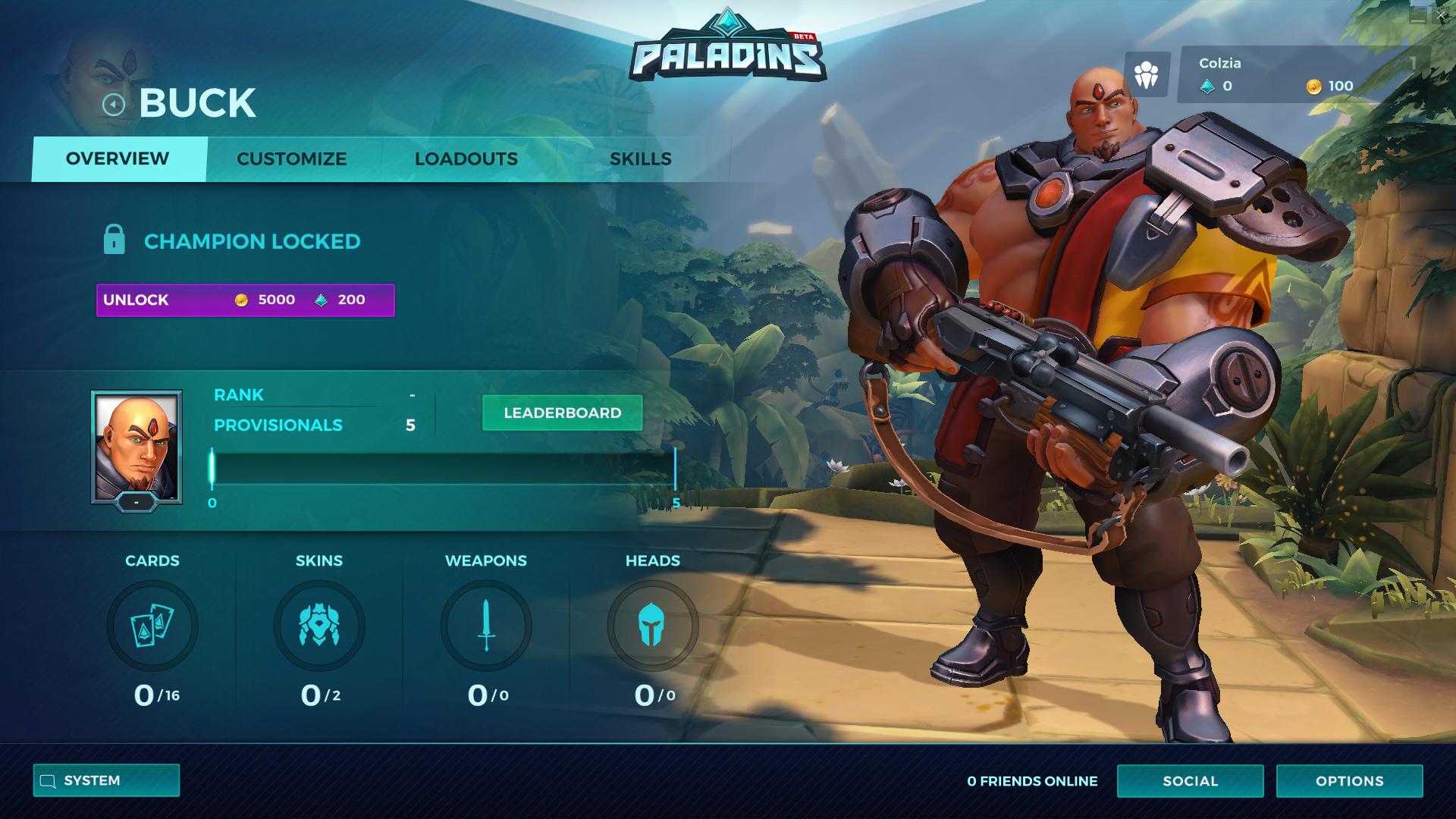Screen dimensions: 1456x819
Task: Open the Loadouts tab
Action: click(466, 159)
